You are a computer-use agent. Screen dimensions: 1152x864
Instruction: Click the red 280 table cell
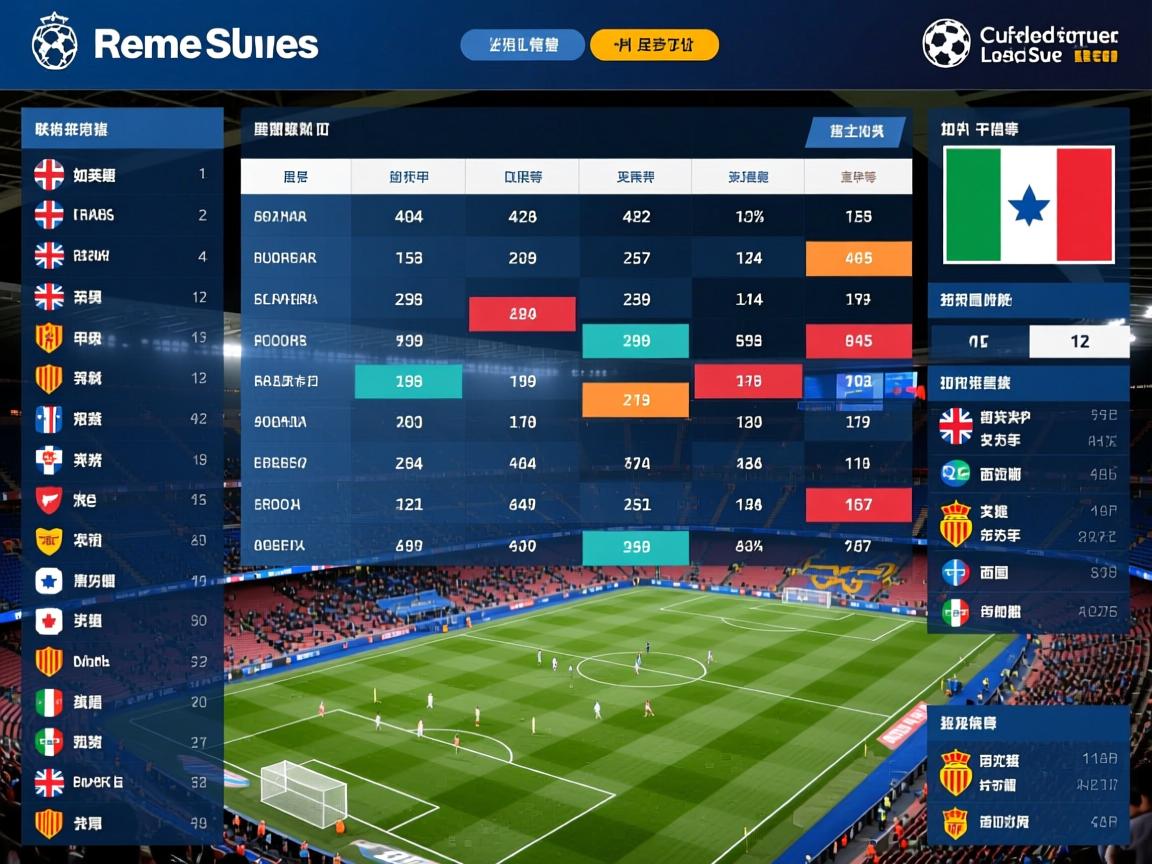point(522,314)
